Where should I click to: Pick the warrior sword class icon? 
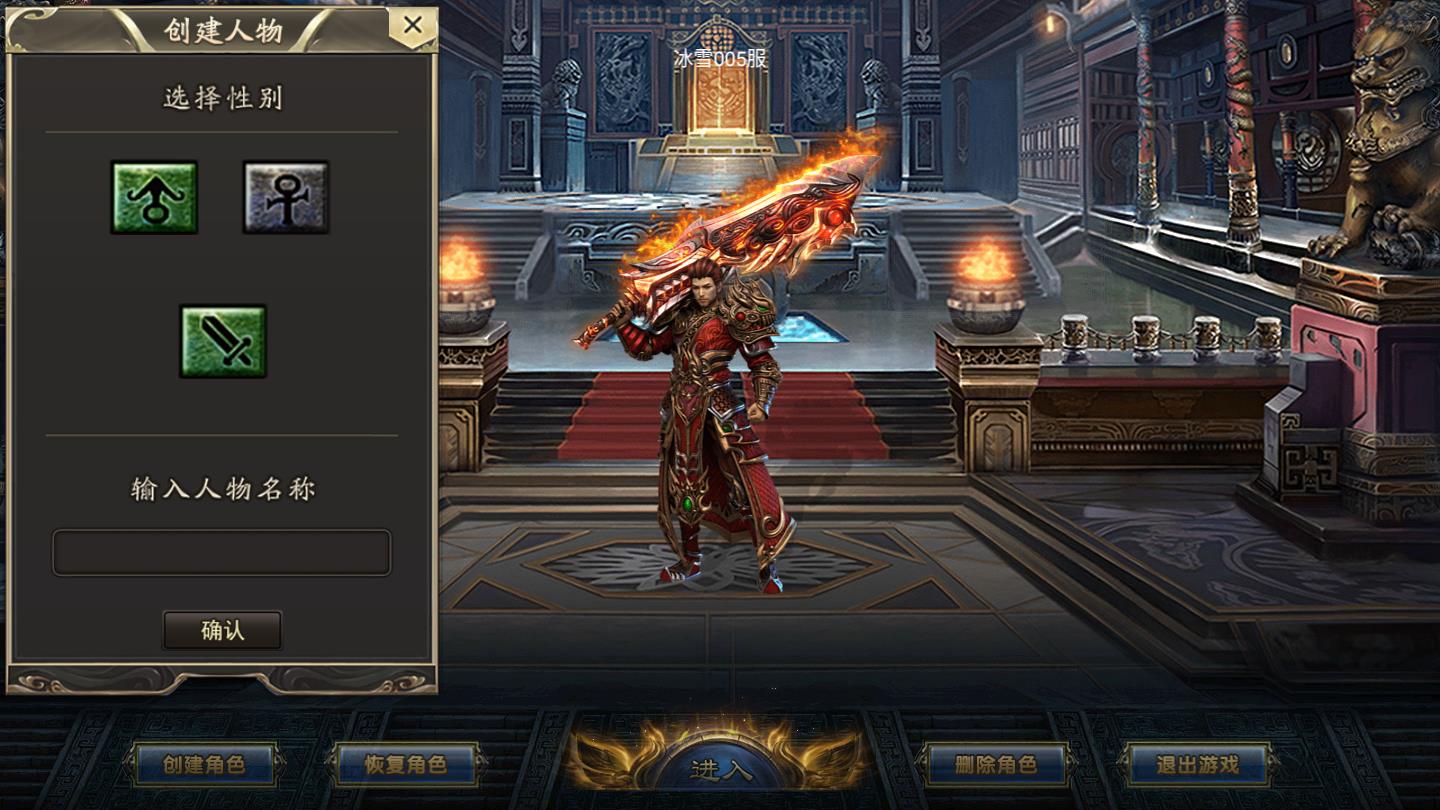[222, 341]
